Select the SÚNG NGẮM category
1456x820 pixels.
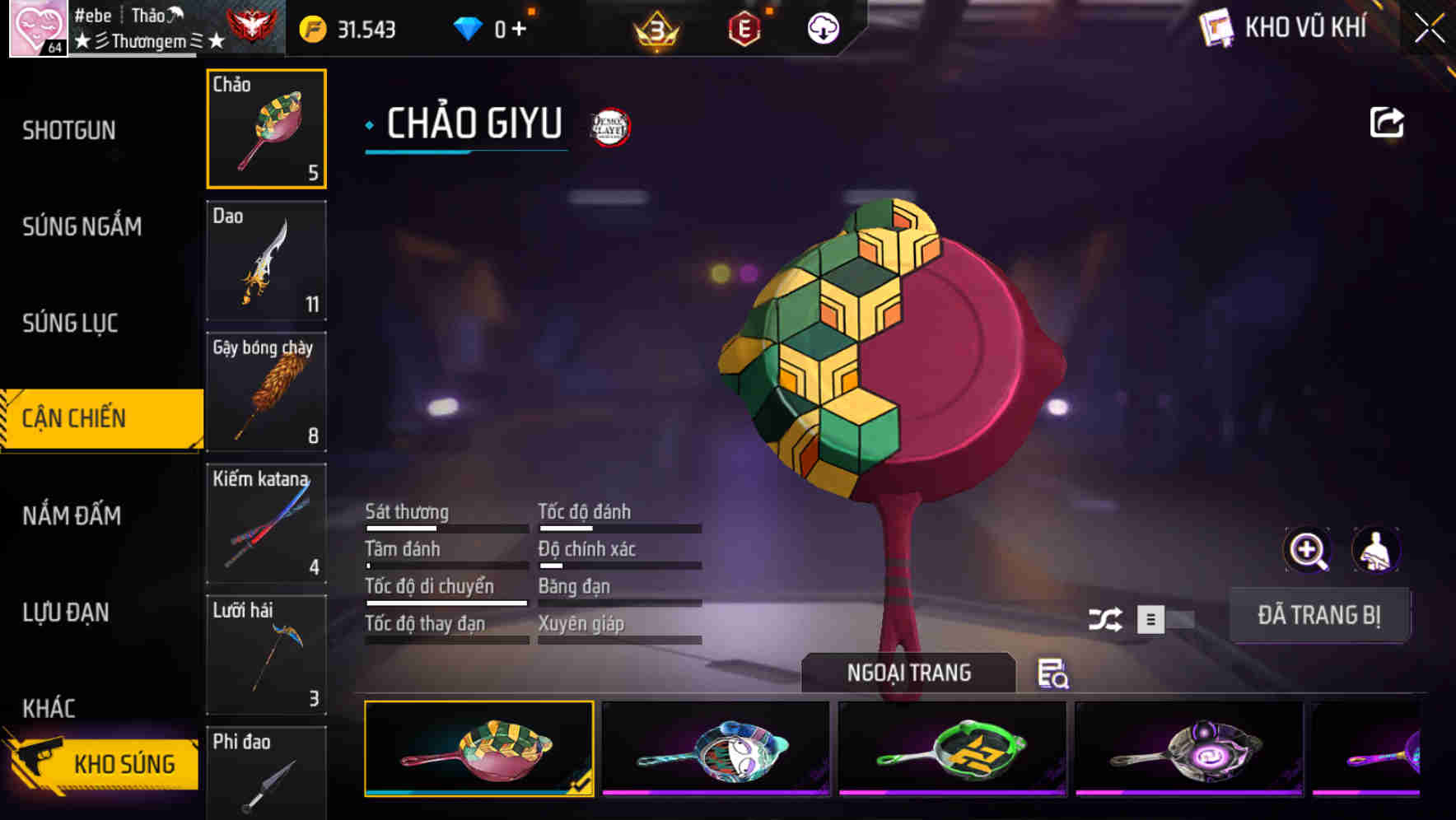(x=80, y=226)
